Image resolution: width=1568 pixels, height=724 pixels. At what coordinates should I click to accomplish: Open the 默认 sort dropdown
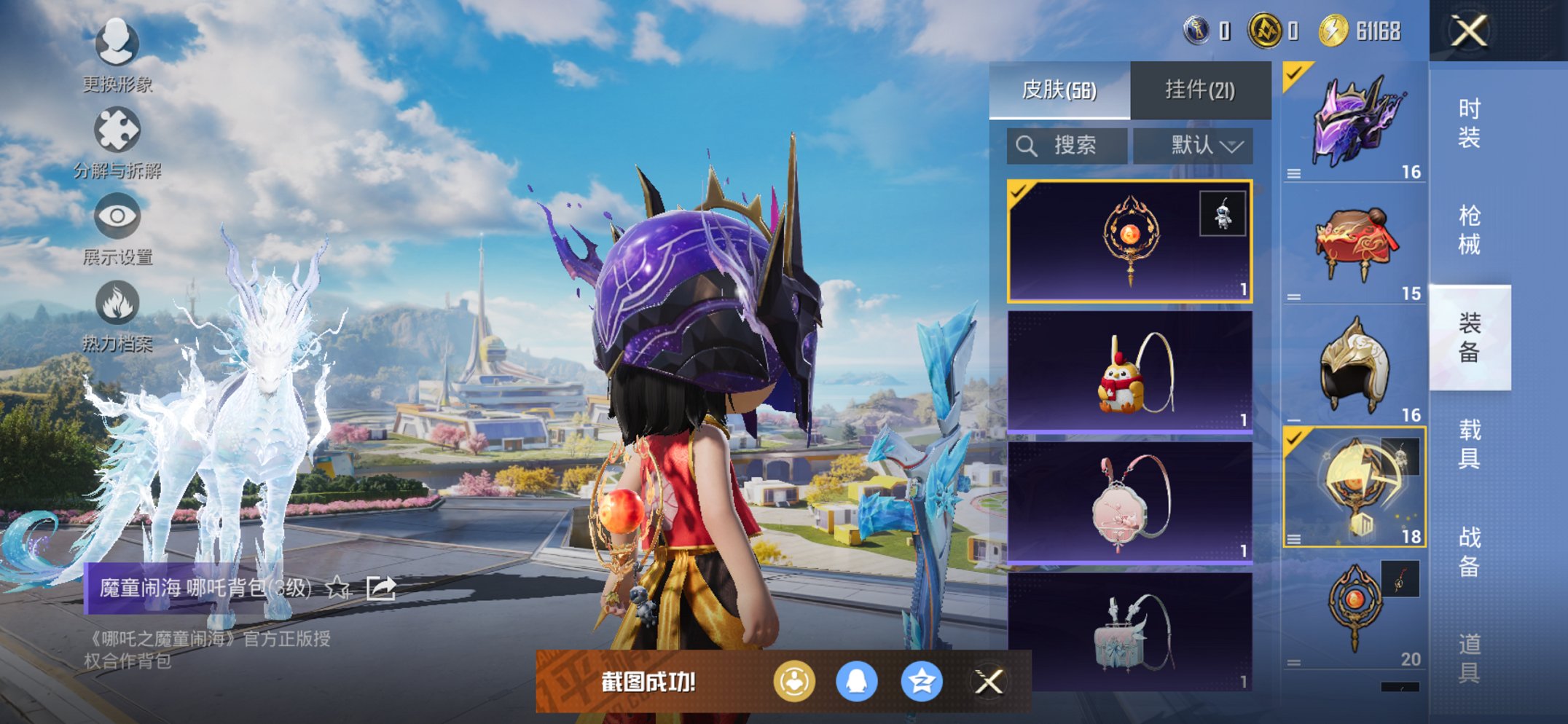[1193, 146]
